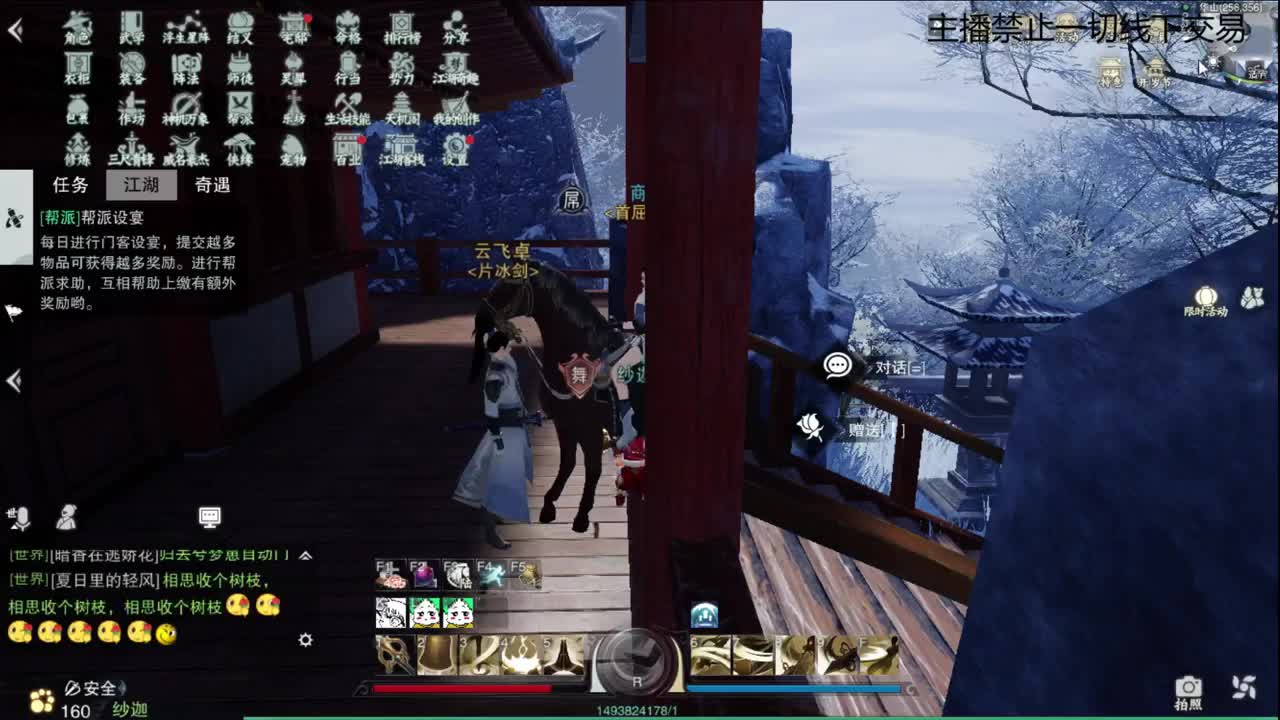The image size is (1280, 720).
Task: Select the 任务 tab
Action: 69,186
